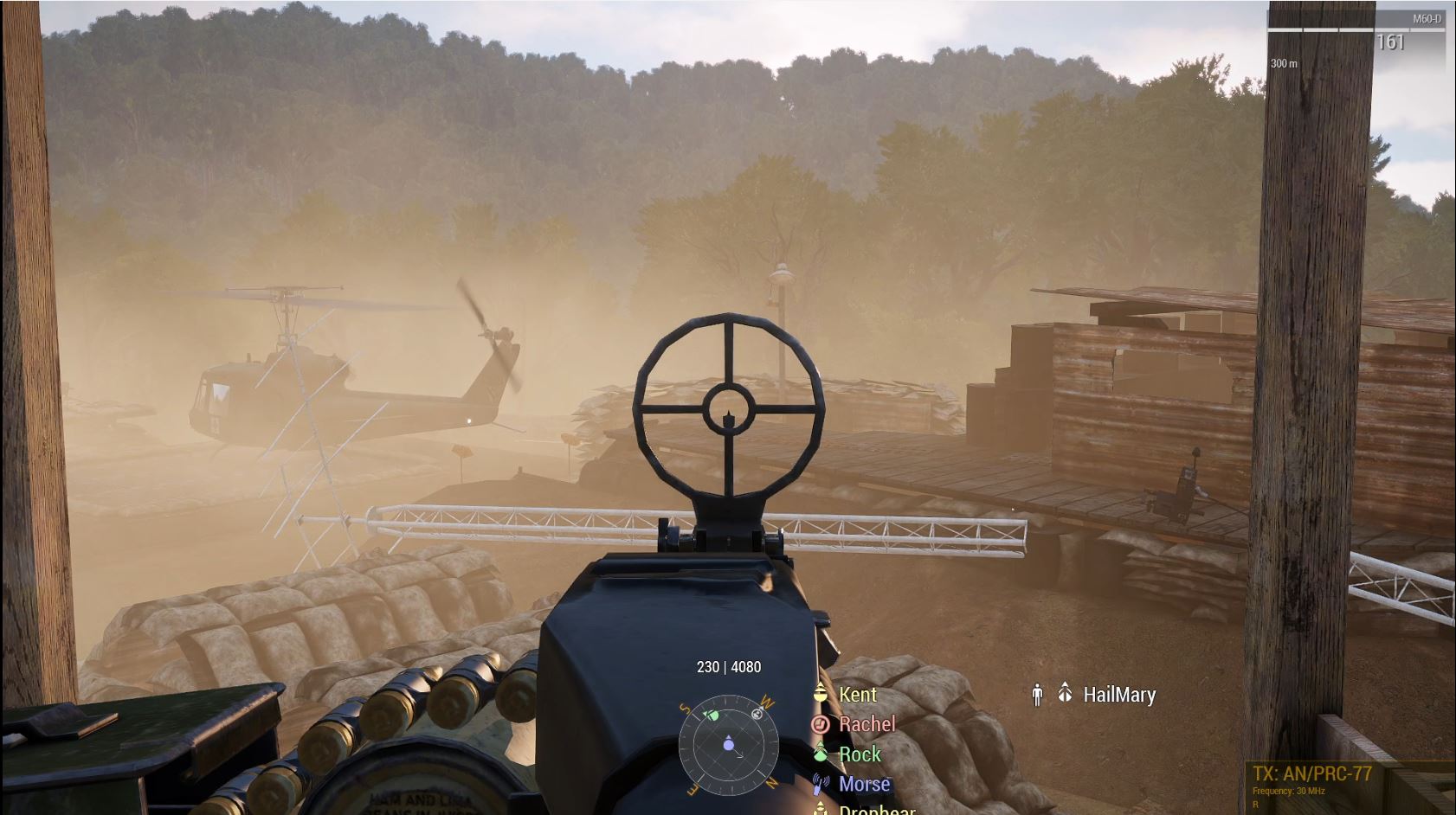Select the HailMary crew entry
1456x815 pixels.
(1118, 695)
